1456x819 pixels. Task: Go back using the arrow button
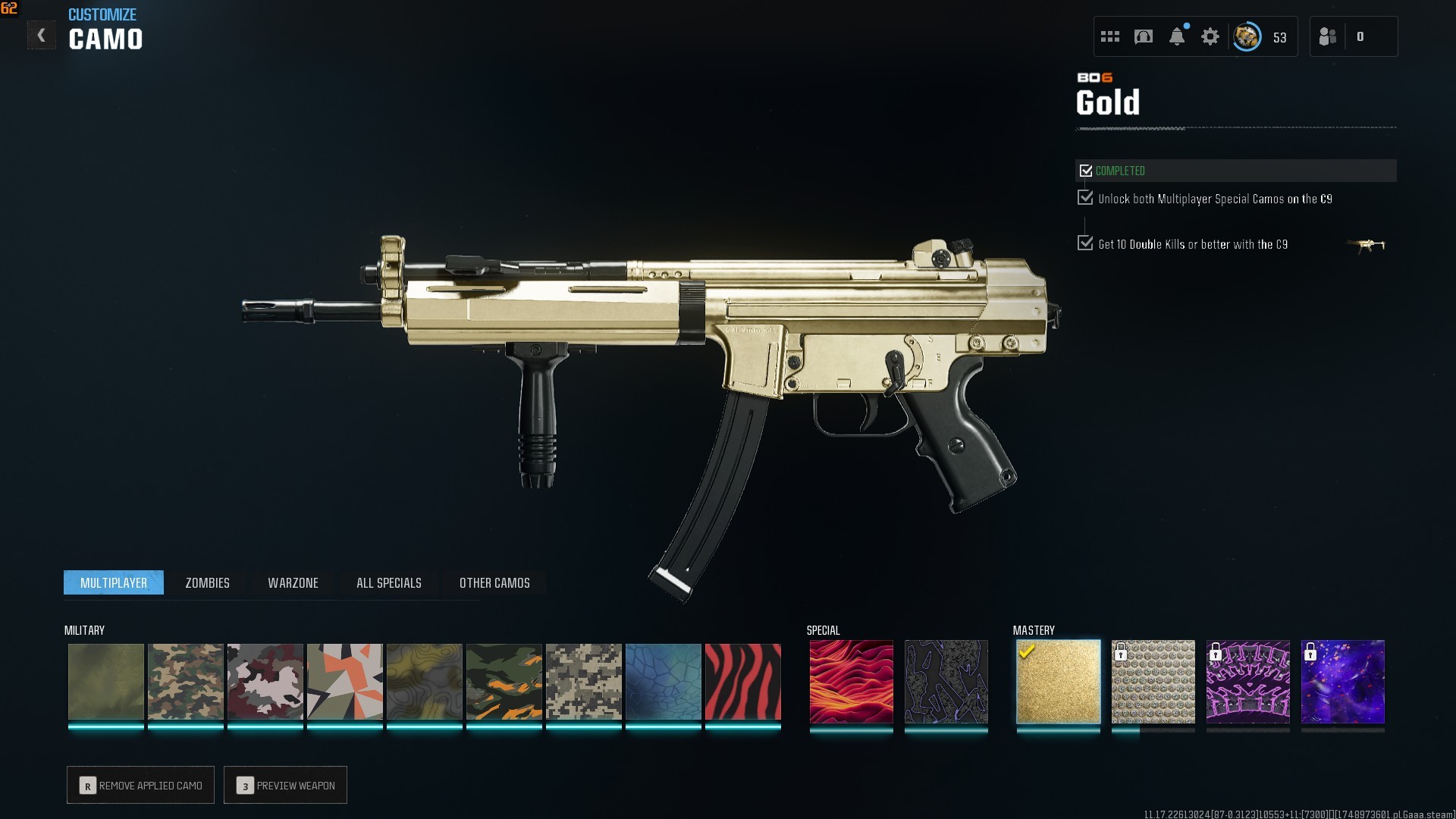pyautogui.click(x=41, y=35)
